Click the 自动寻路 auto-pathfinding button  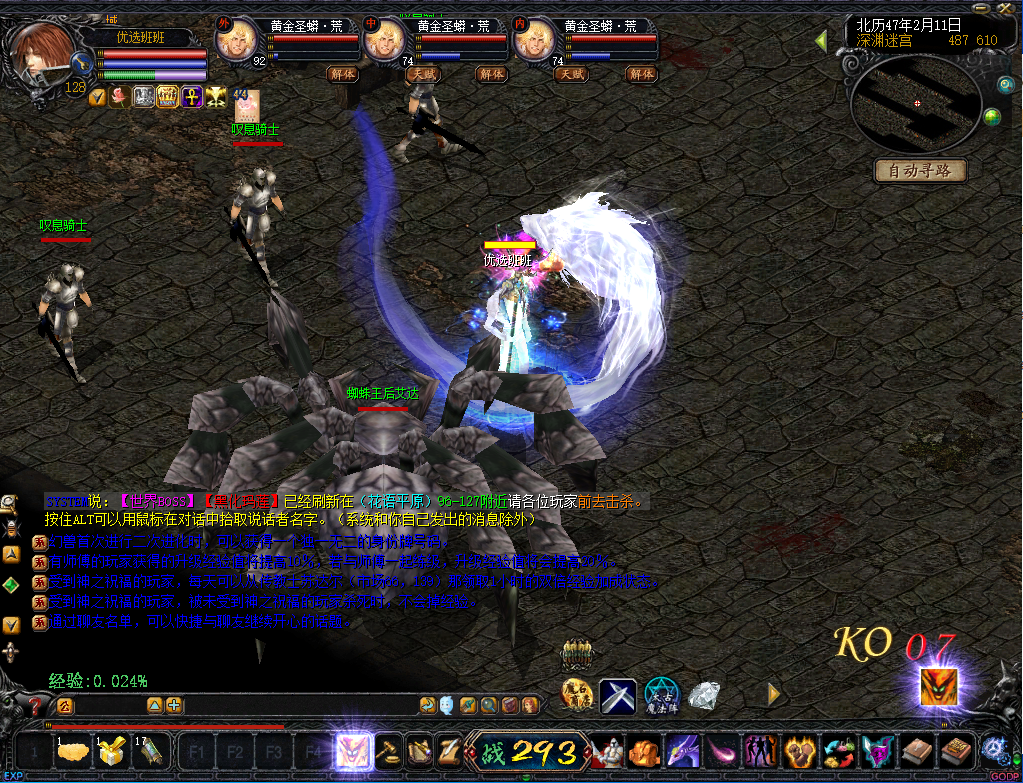point(921,171)
